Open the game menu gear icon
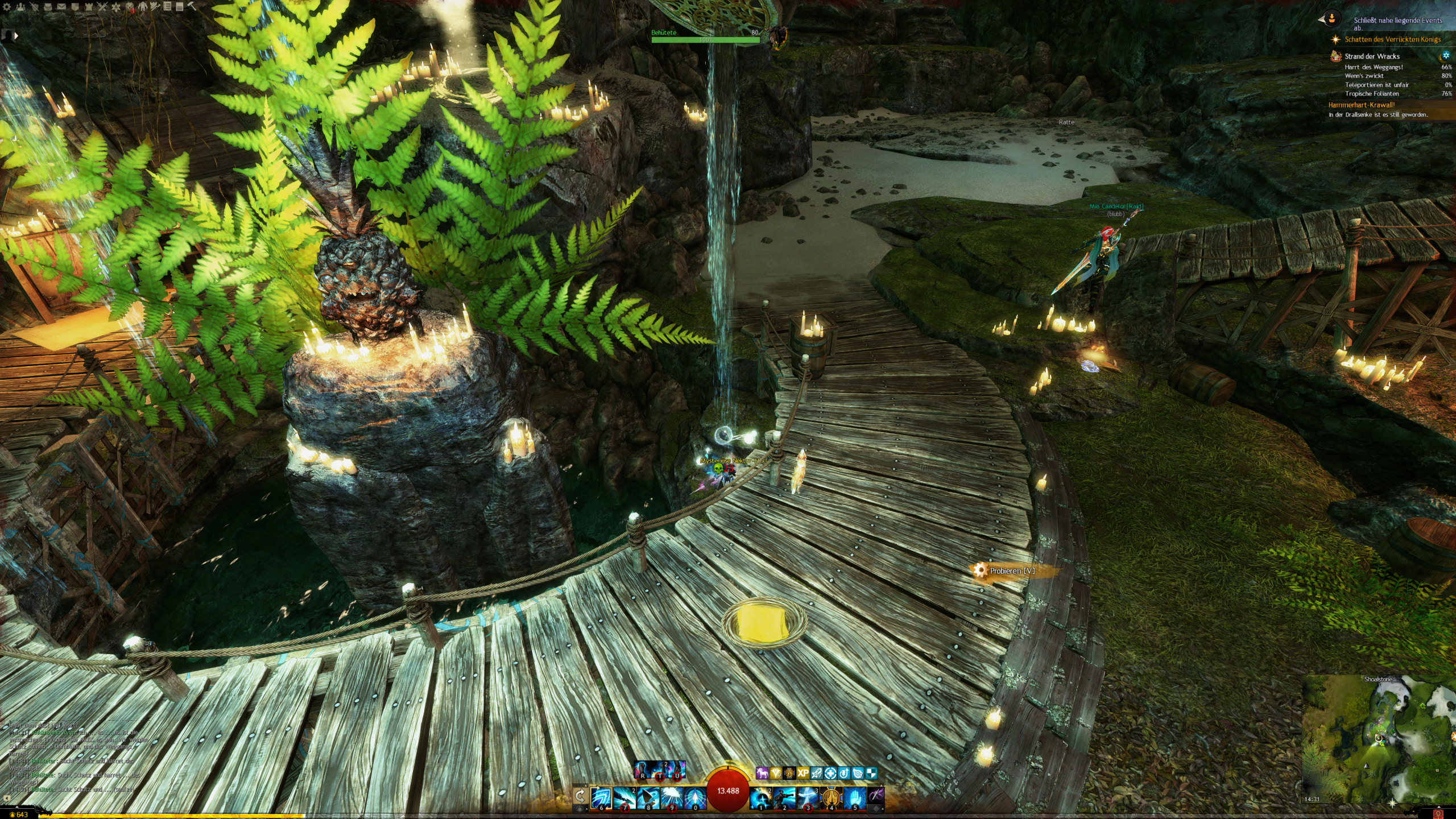The height and width of the screenshot is (819, 1456). pos(7,7)
